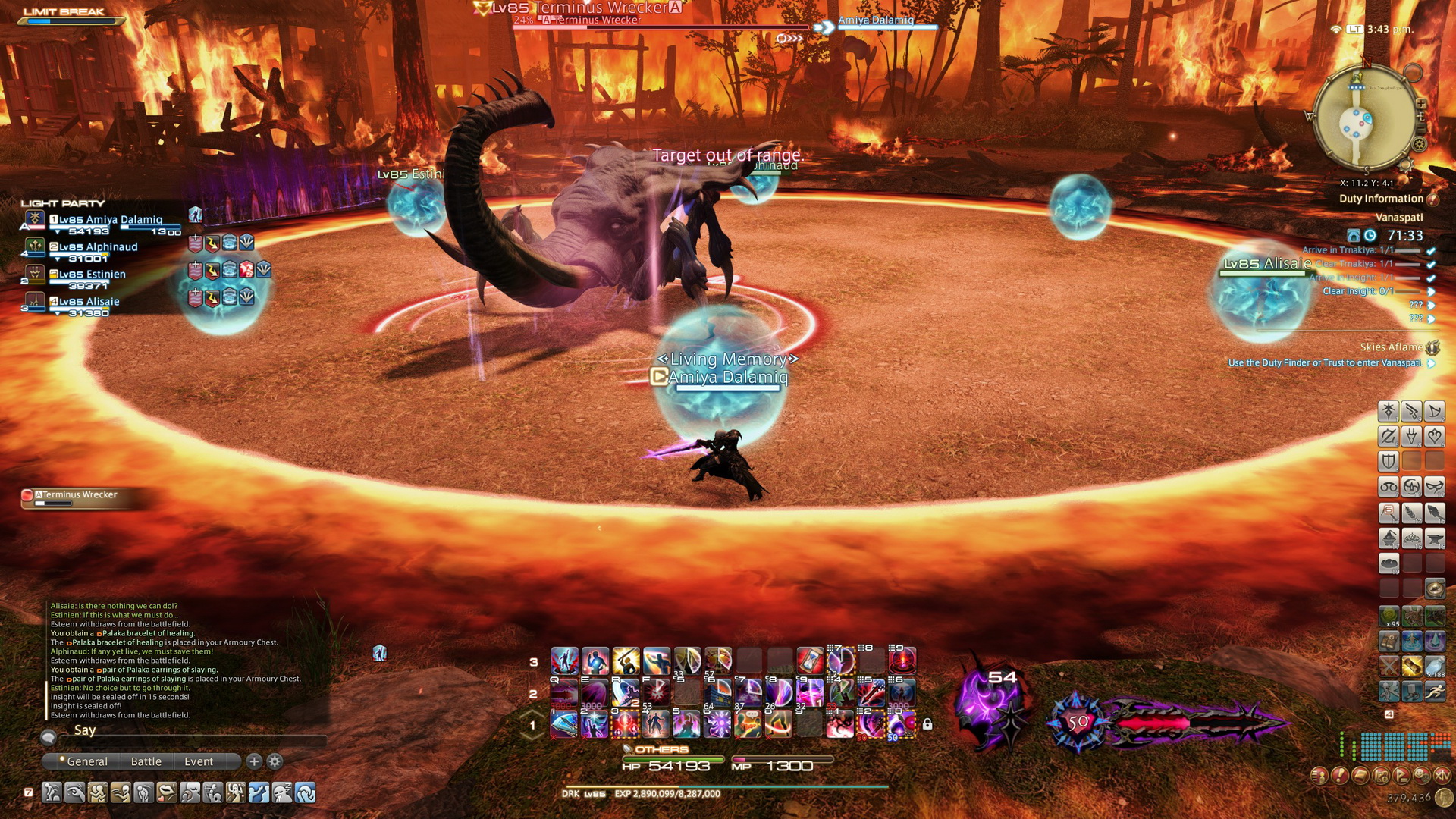
Task: Select the shield class icon on the right hotbar
Action: click(x=1388, y=460)
